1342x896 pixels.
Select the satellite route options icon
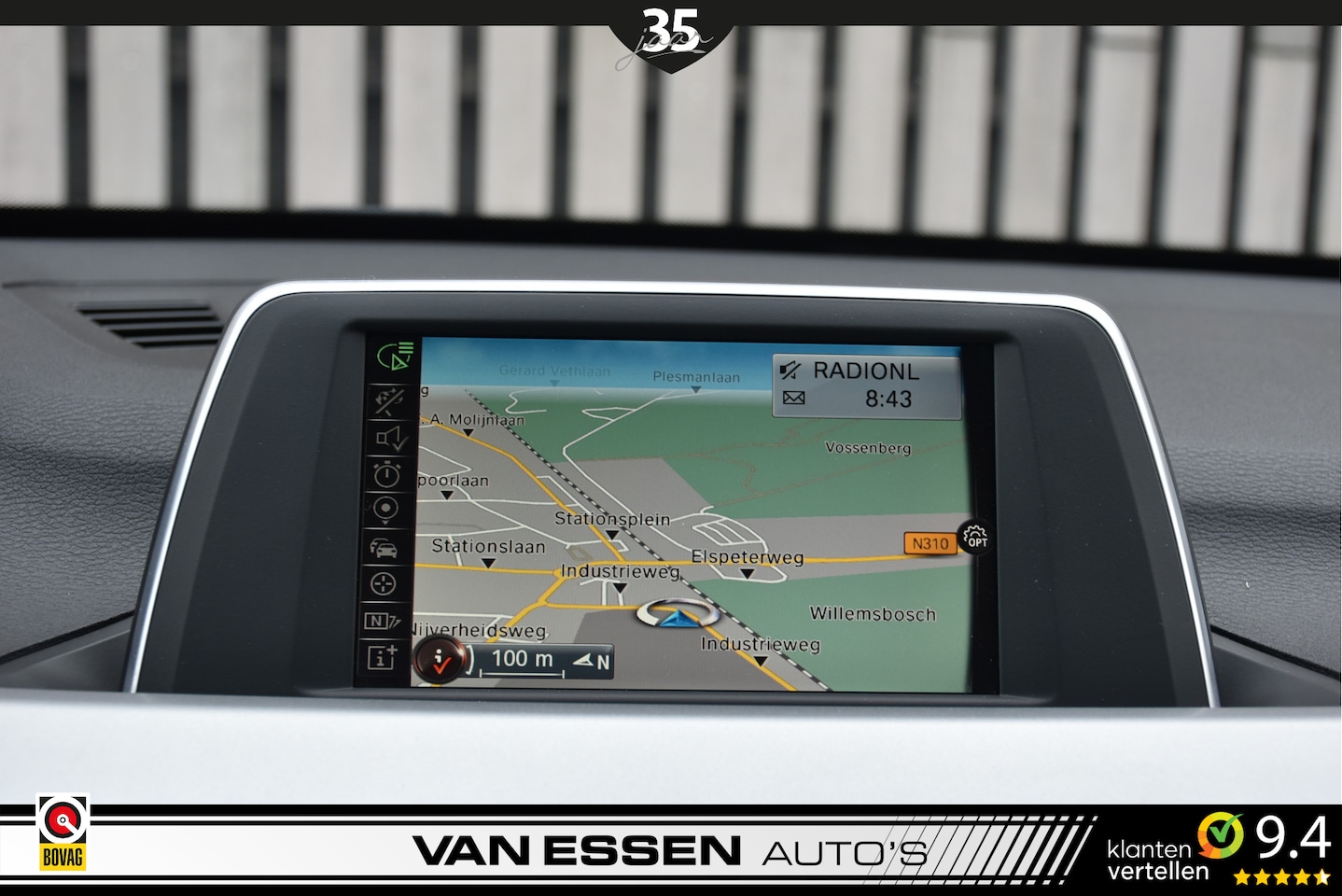click(x=390, y=400)
